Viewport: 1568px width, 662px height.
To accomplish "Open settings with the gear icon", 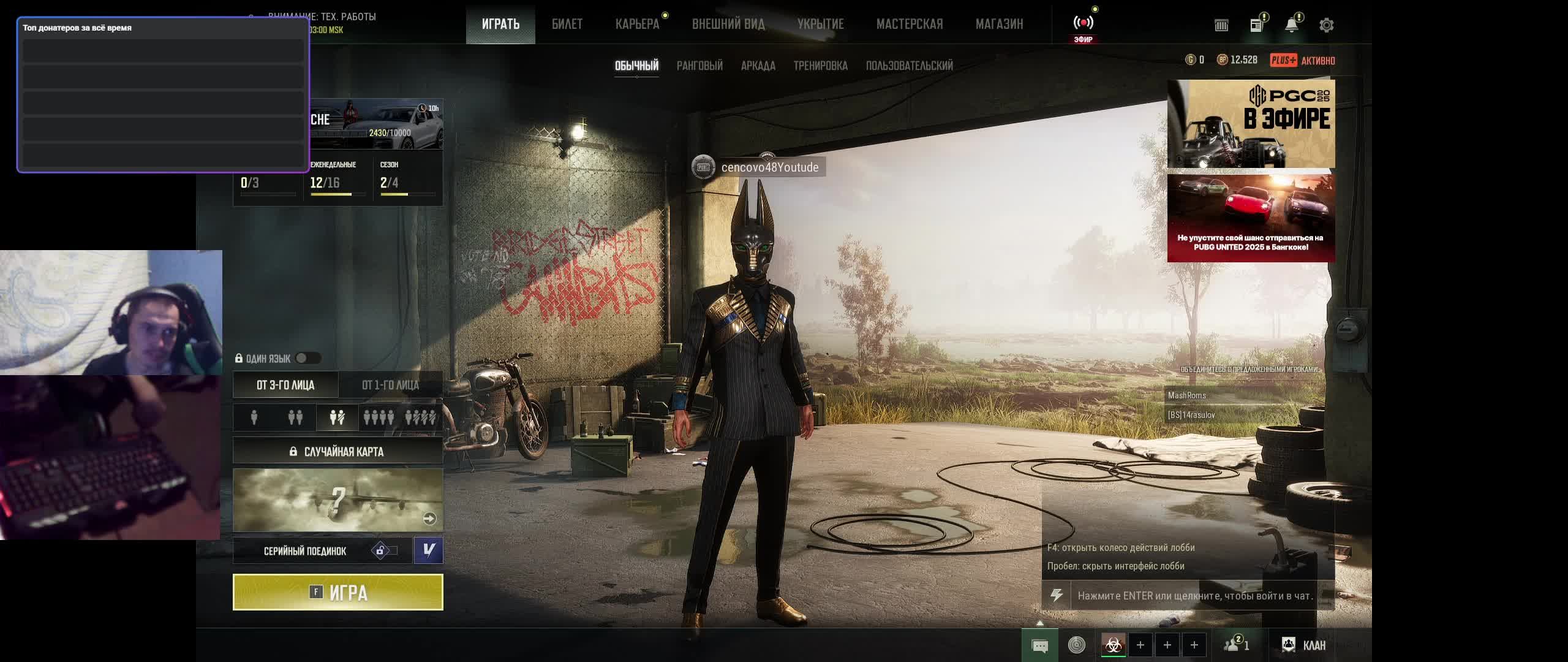I will tap(1326, 25).
